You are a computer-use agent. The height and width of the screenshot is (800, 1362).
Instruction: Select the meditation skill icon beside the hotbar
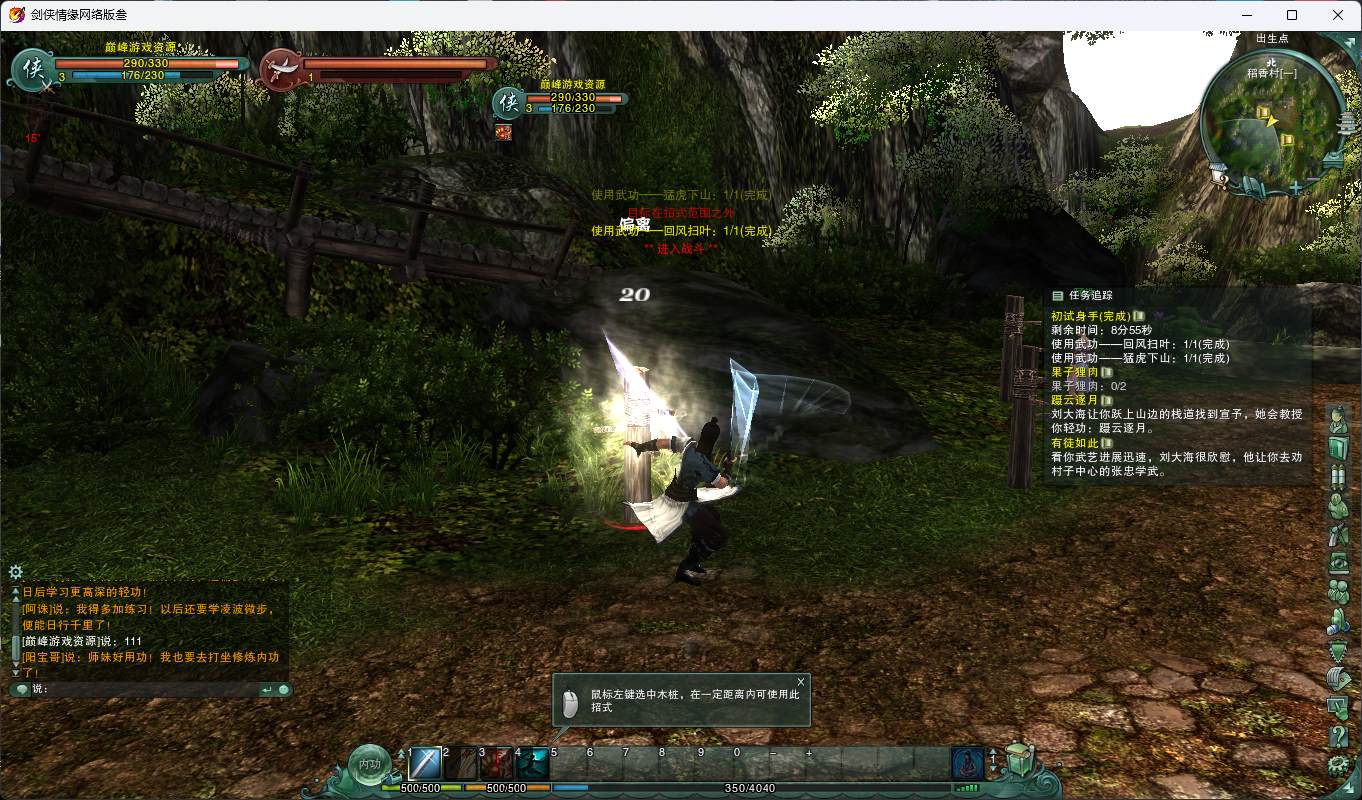point(967,764)
